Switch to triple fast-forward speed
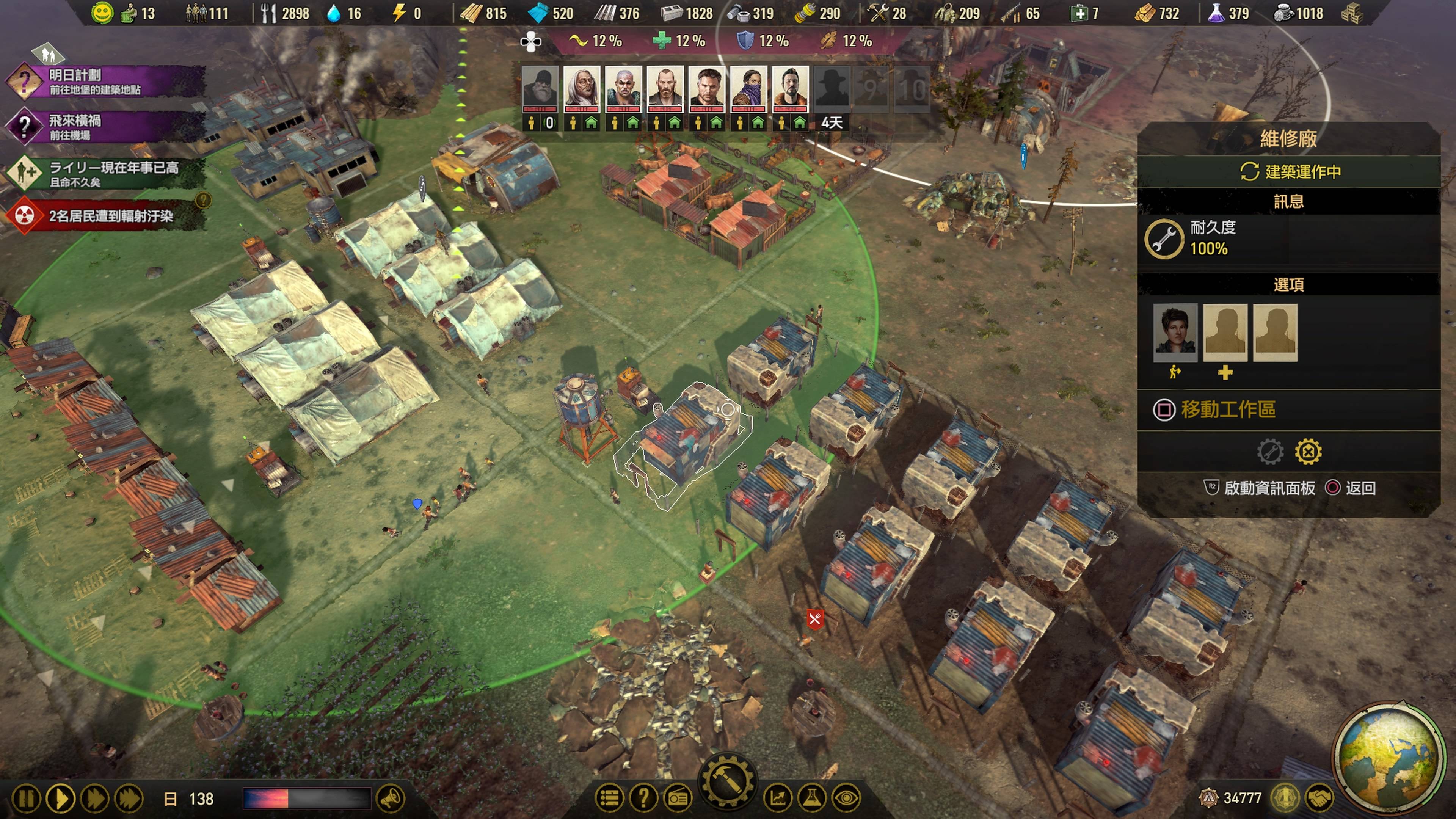The width and height of the screenshot is (1456, 819). [129, 799]
